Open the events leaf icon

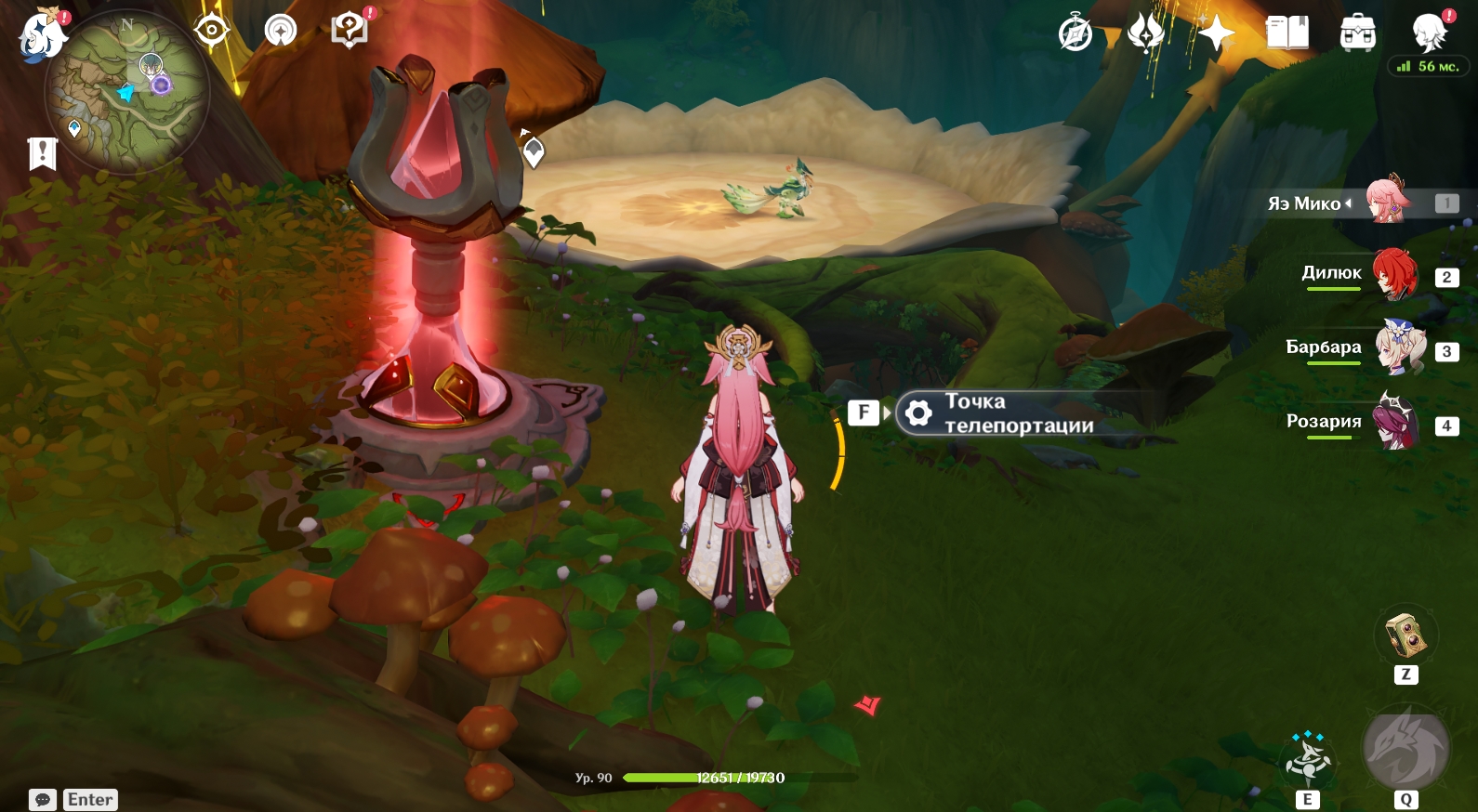1145,34
